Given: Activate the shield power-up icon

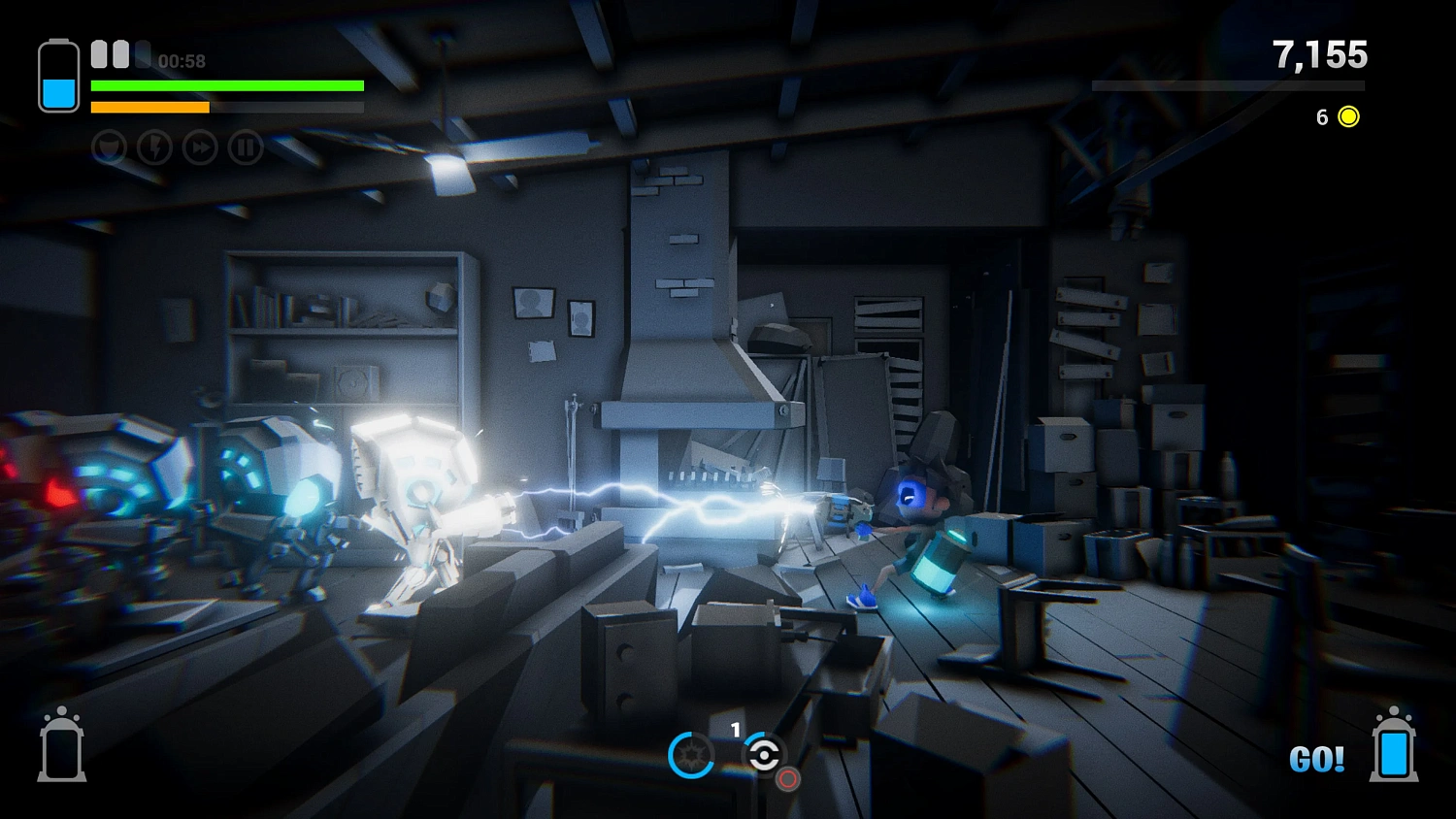Looking at the screenshot, I should (109, 147).
